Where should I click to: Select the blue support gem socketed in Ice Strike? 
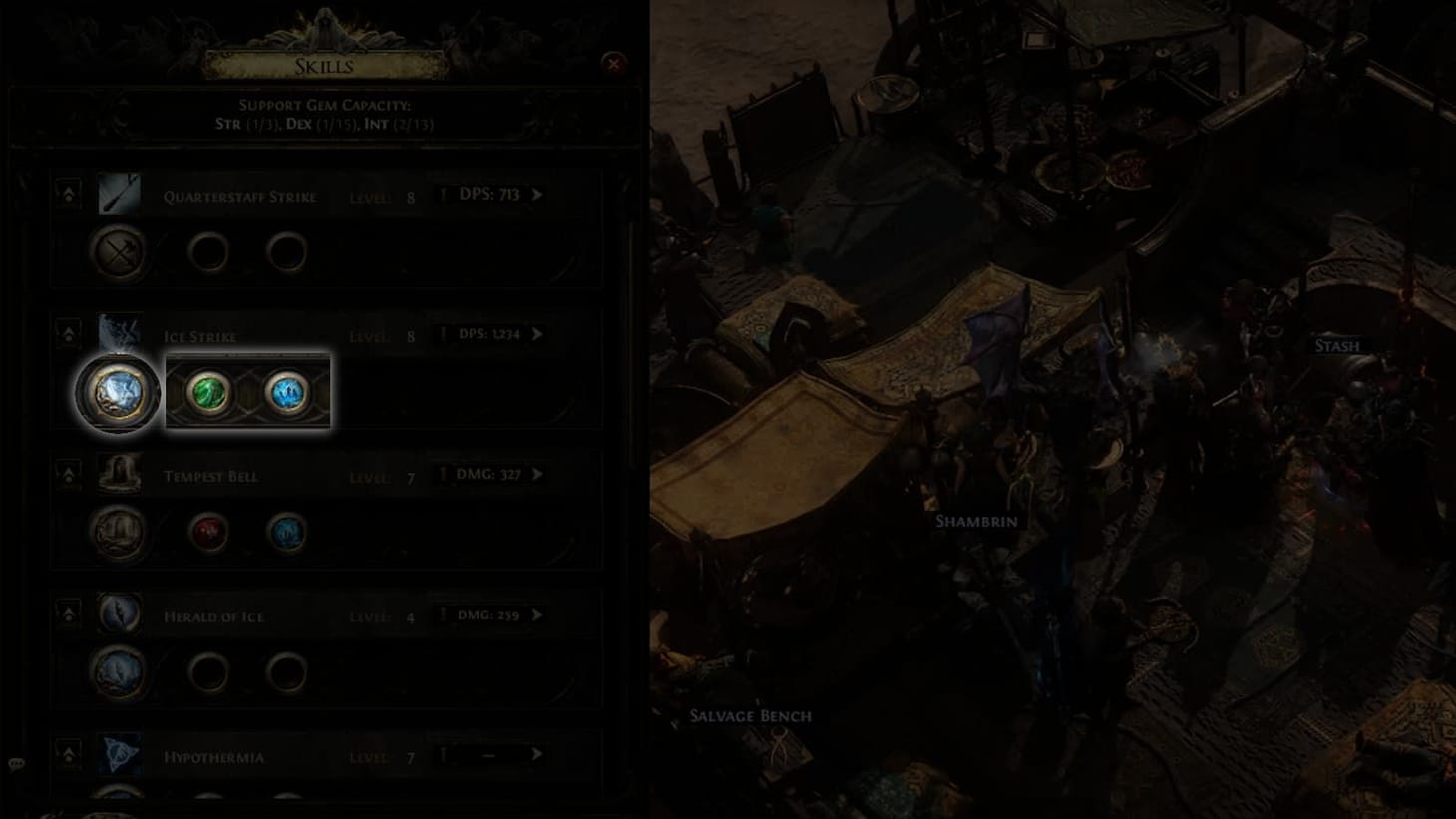[285, 393]
